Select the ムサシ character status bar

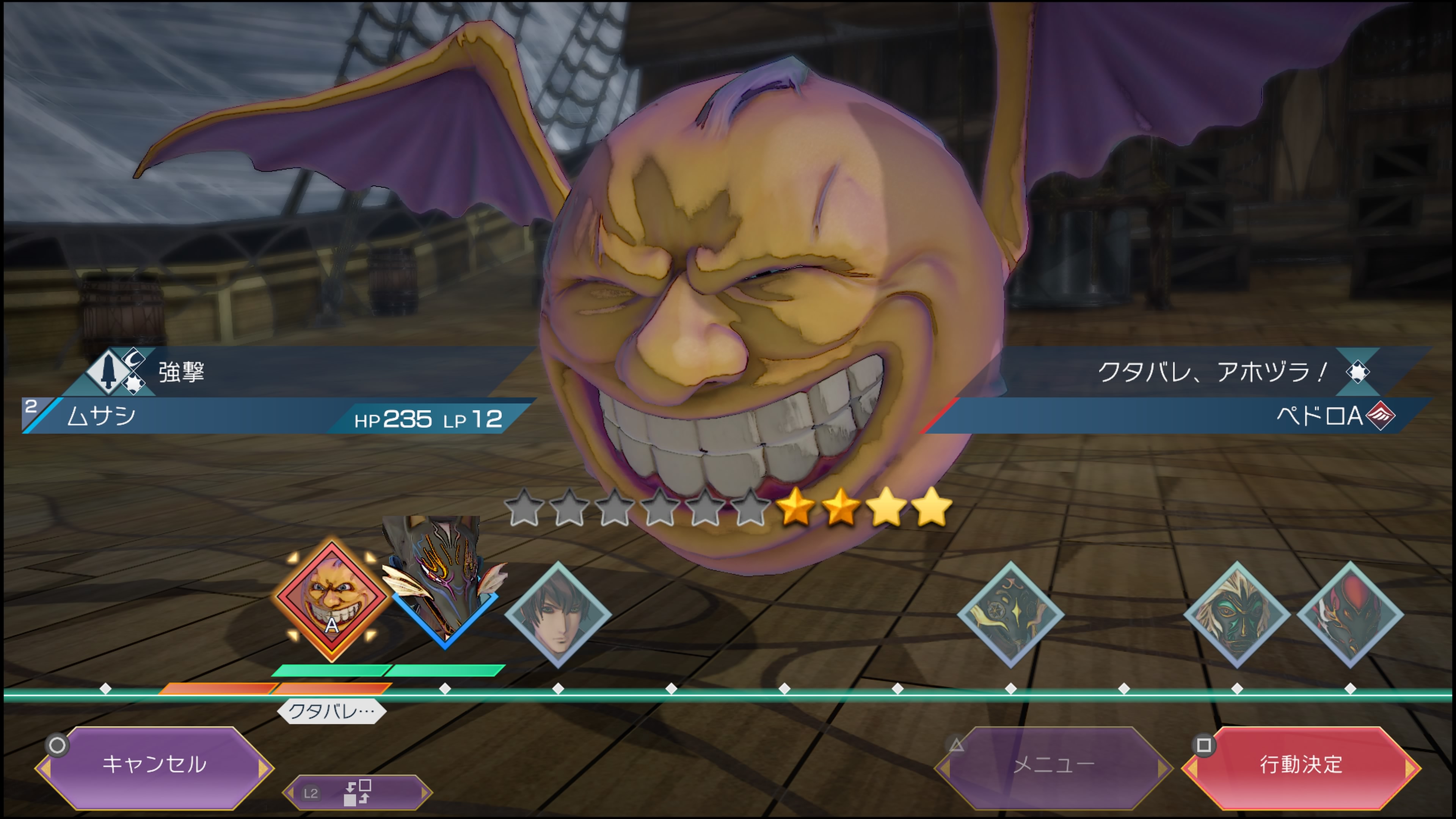271,417
